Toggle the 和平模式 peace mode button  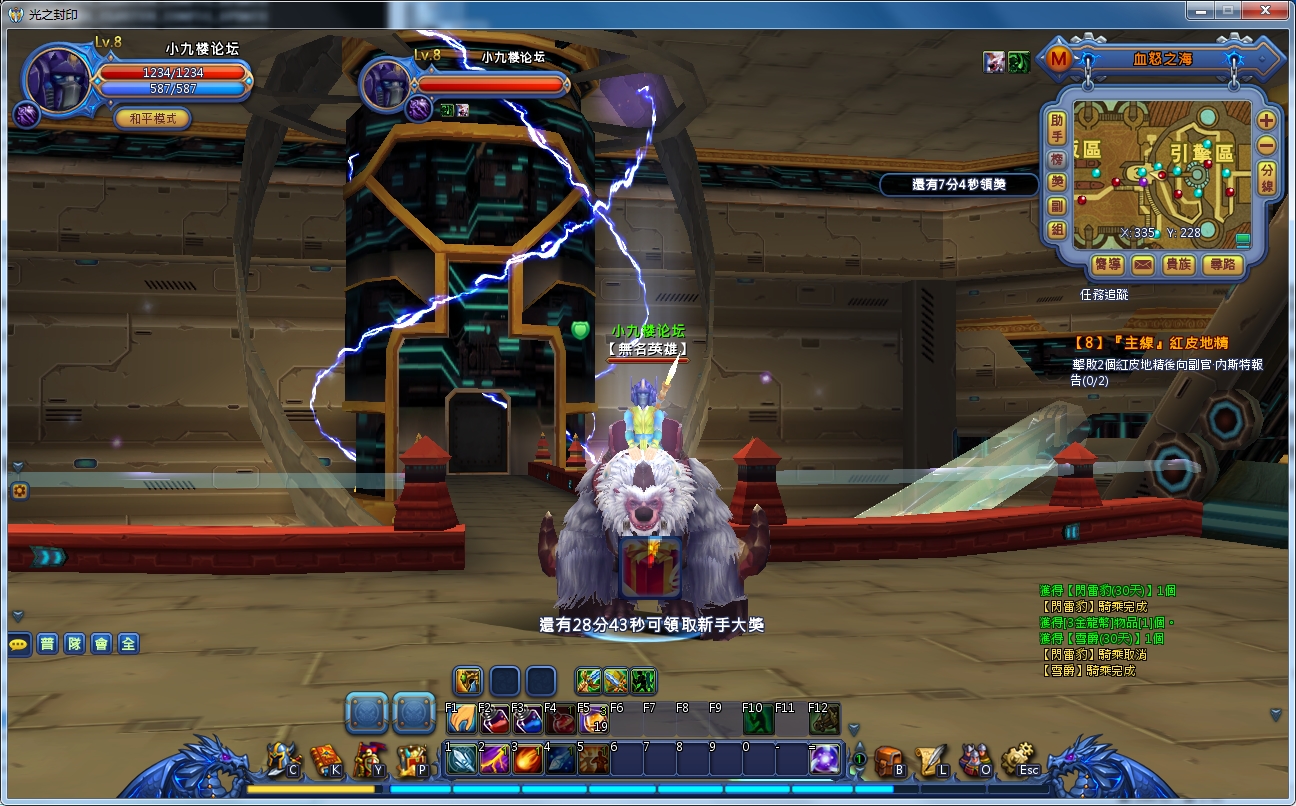pyautogui.click(x=153, y=118)
